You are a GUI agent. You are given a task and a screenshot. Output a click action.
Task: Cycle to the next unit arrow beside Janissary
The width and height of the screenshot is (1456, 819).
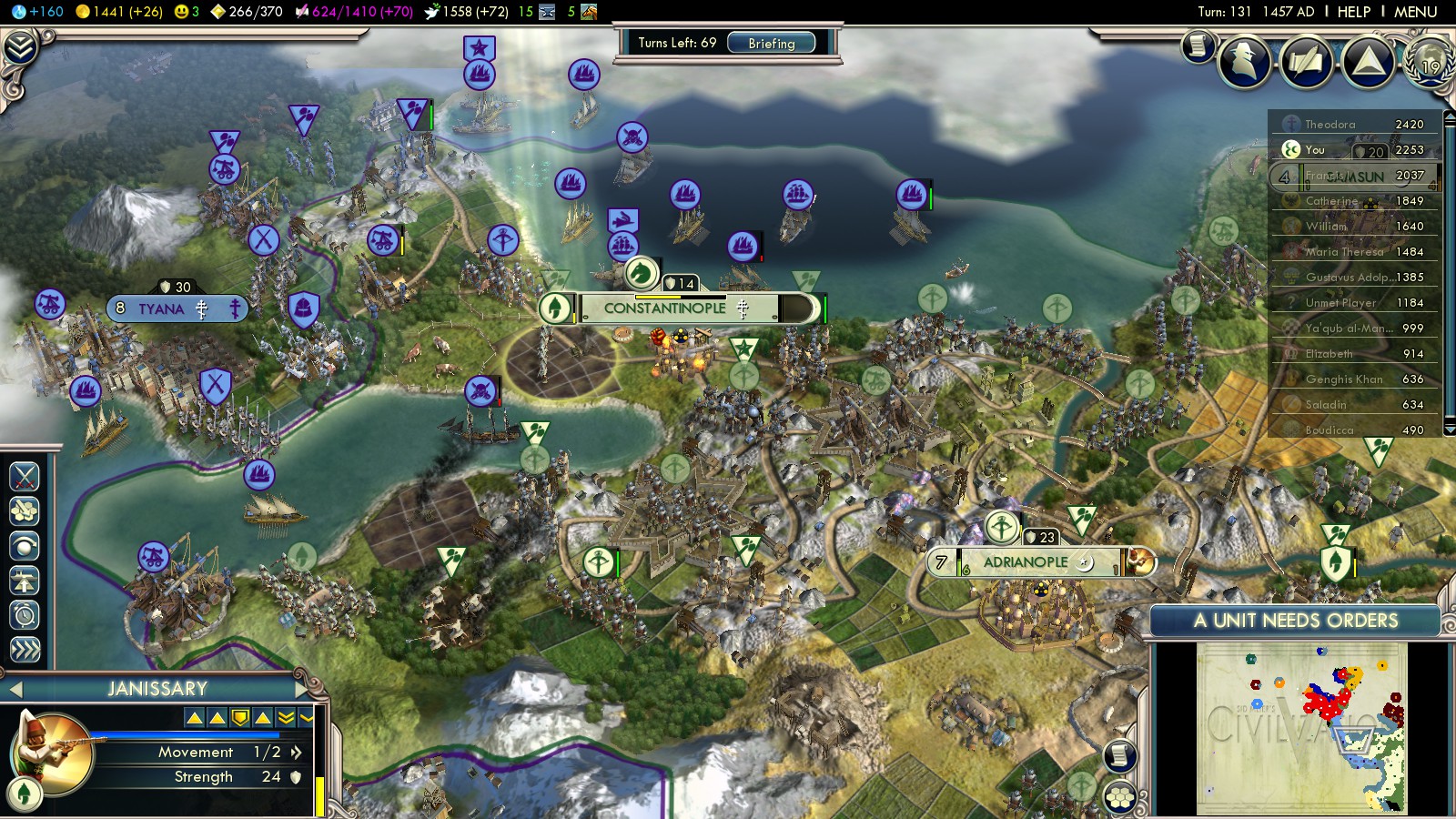click(303, 689)
